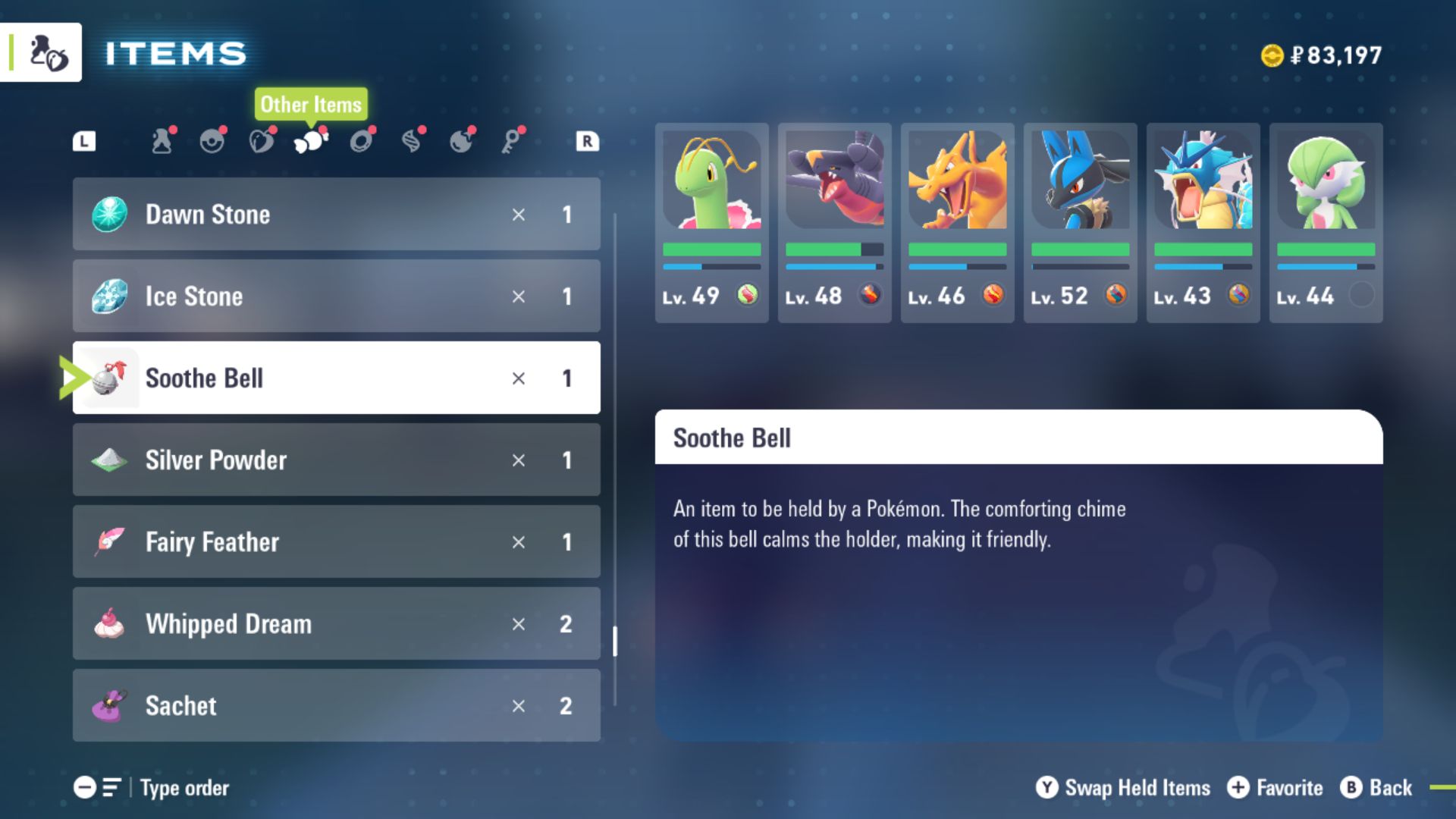Select the level 52 Lucario slot
1456x819 pixels.
pyautogui.click(x=1080, y=223)
